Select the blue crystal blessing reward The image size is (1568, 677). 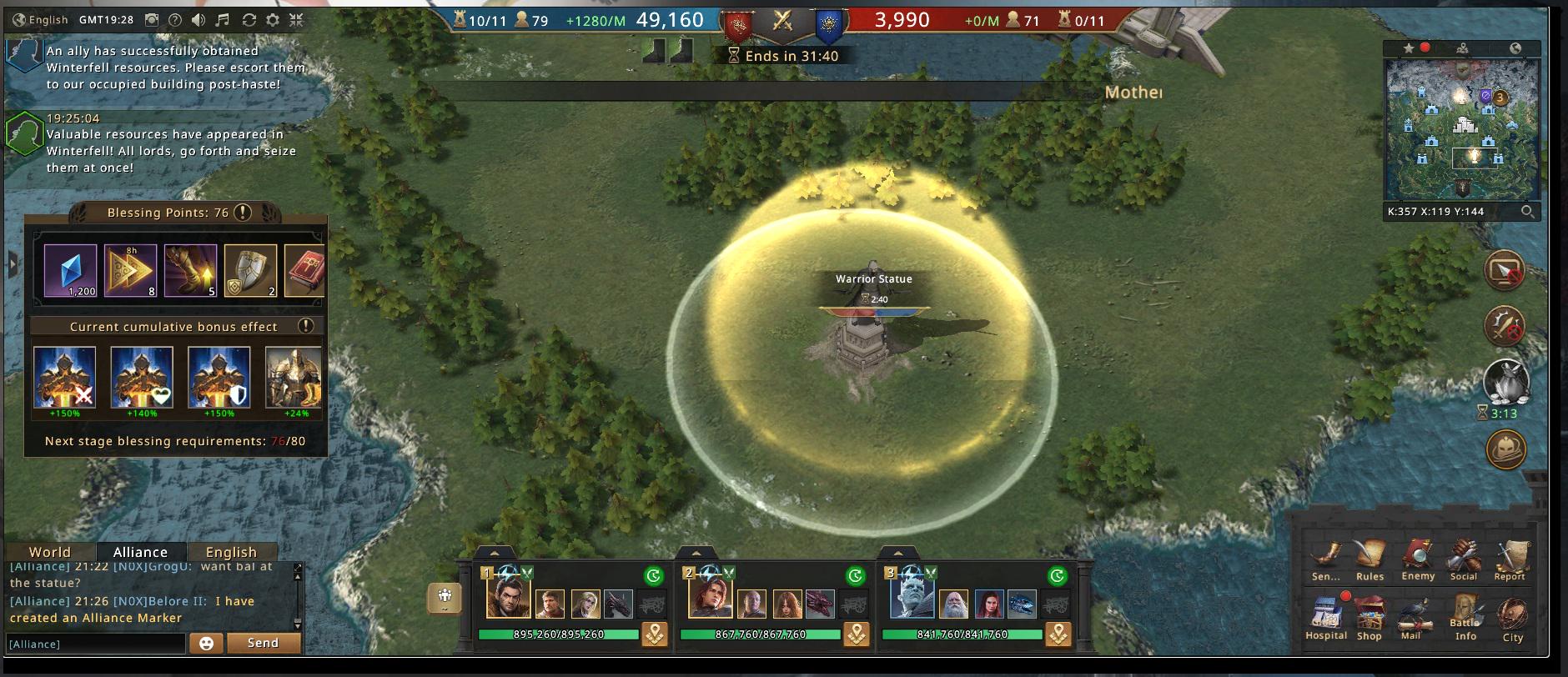tap(71, 270)
